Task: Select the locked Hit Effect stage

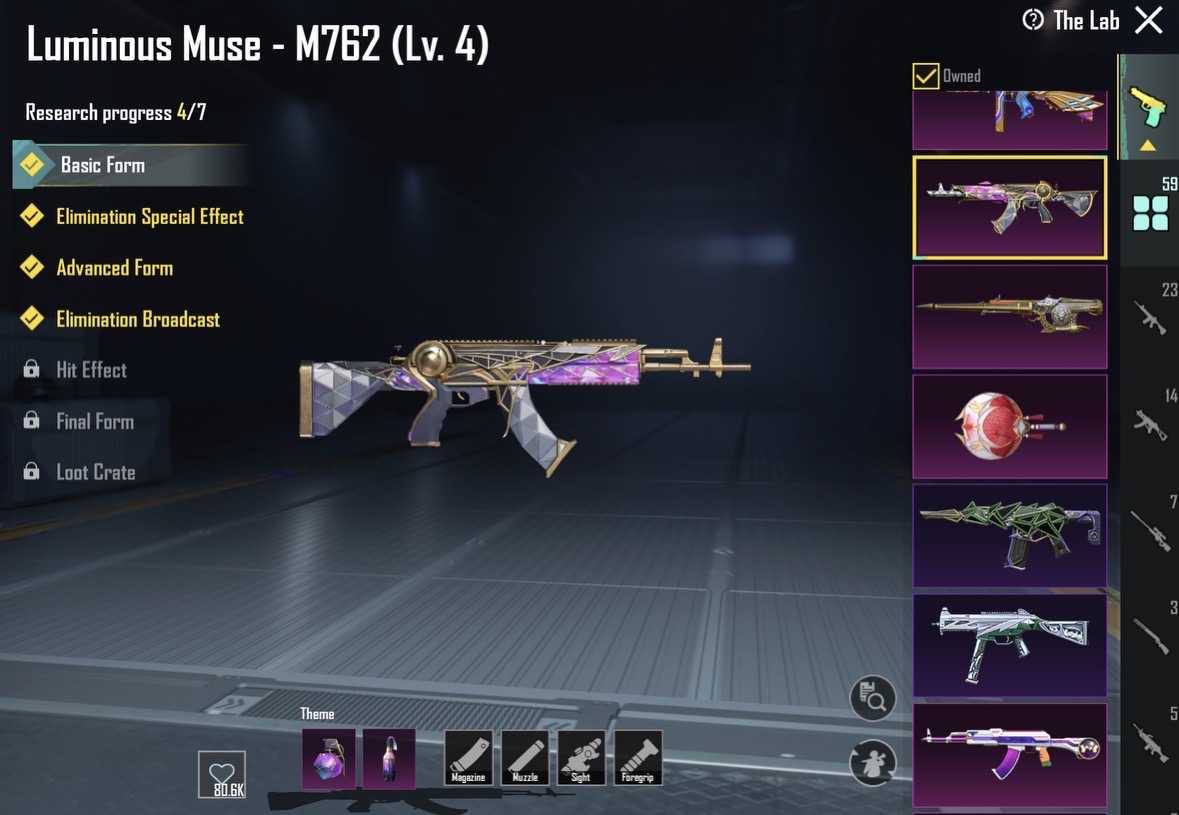Action: click(x=91, y=370)
